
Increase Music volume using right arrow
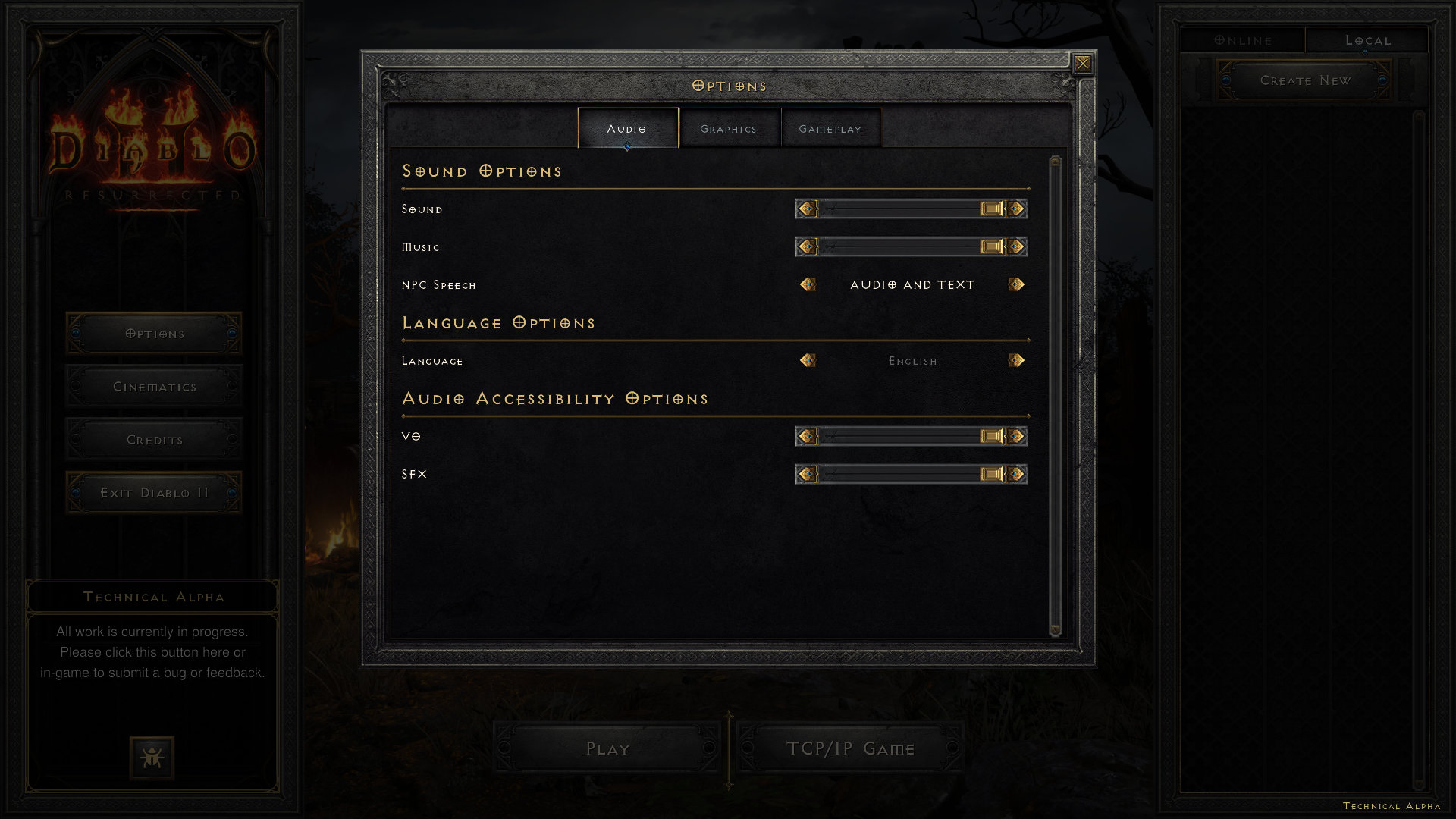coord(1017,246)
